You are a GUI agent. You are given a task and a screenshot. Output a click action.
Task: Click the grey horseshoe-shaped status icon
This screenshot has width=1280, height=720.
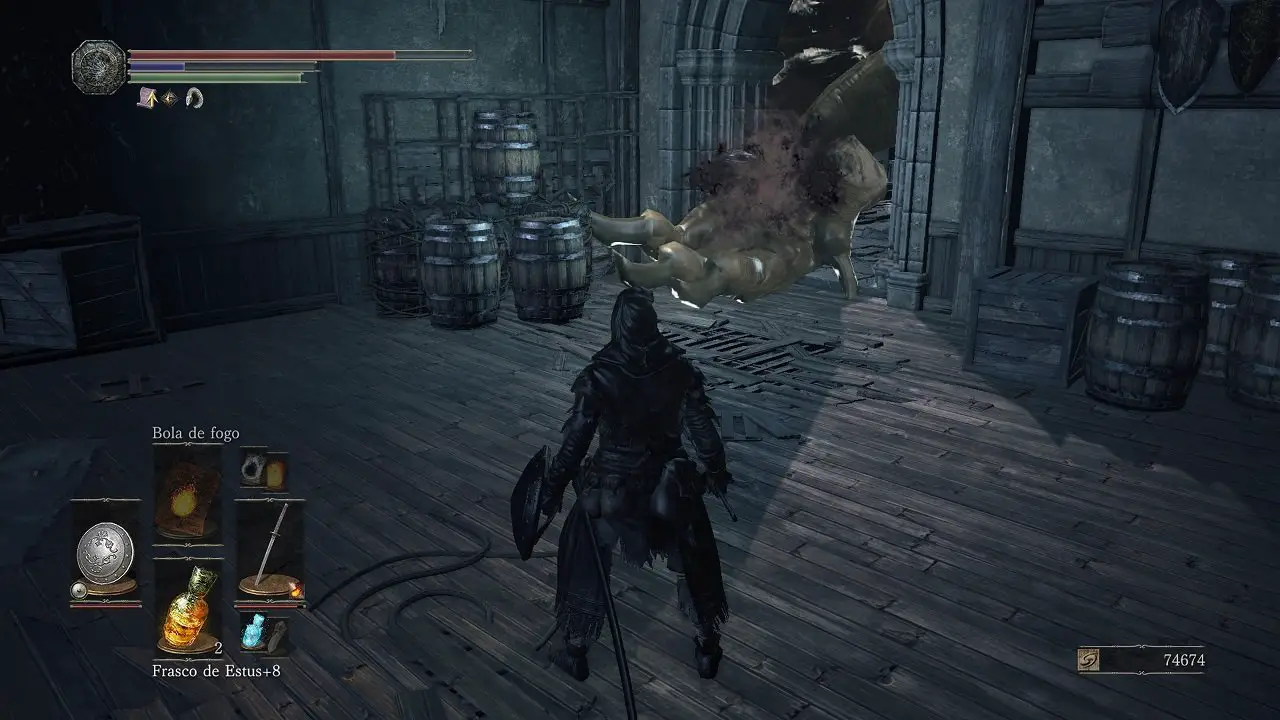point(194,97)
